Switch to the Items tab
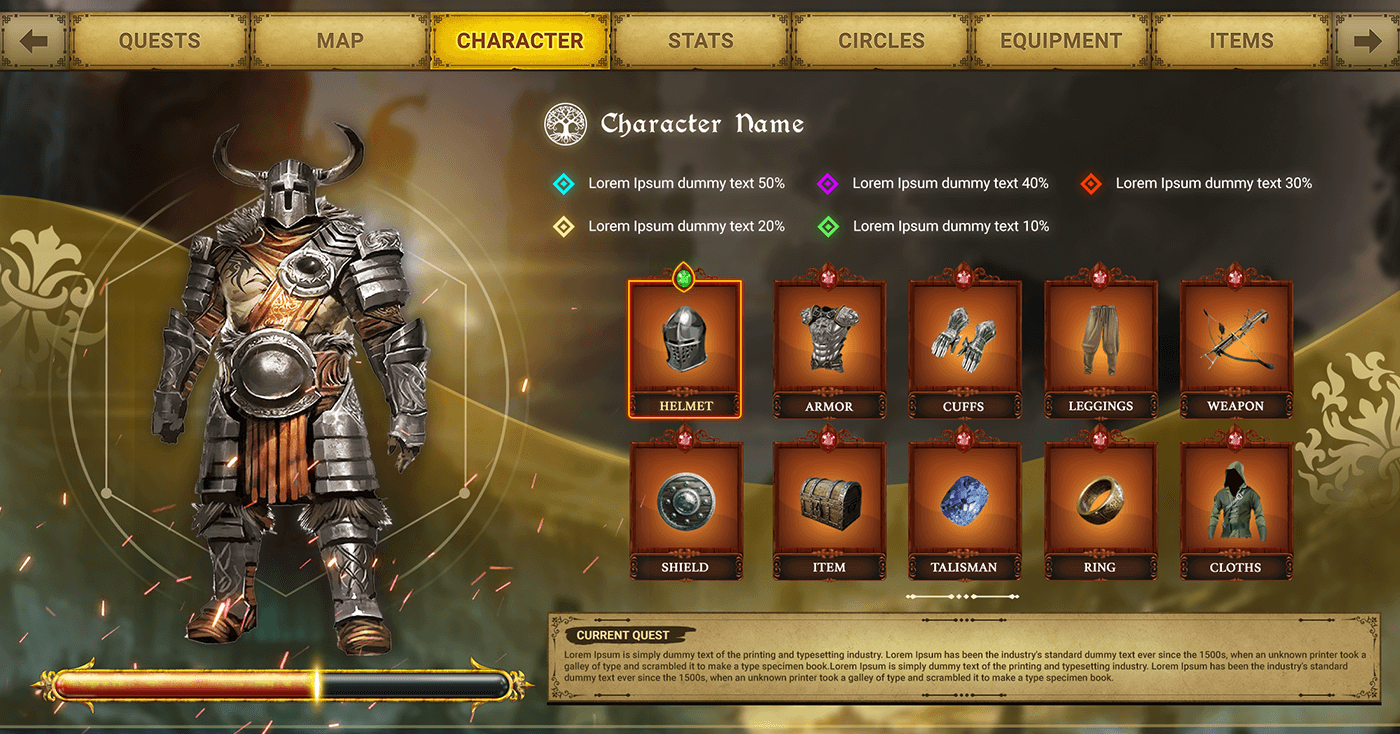Image resolution: width=1400 pixels, height=734 pixels. click(1241, 41)
